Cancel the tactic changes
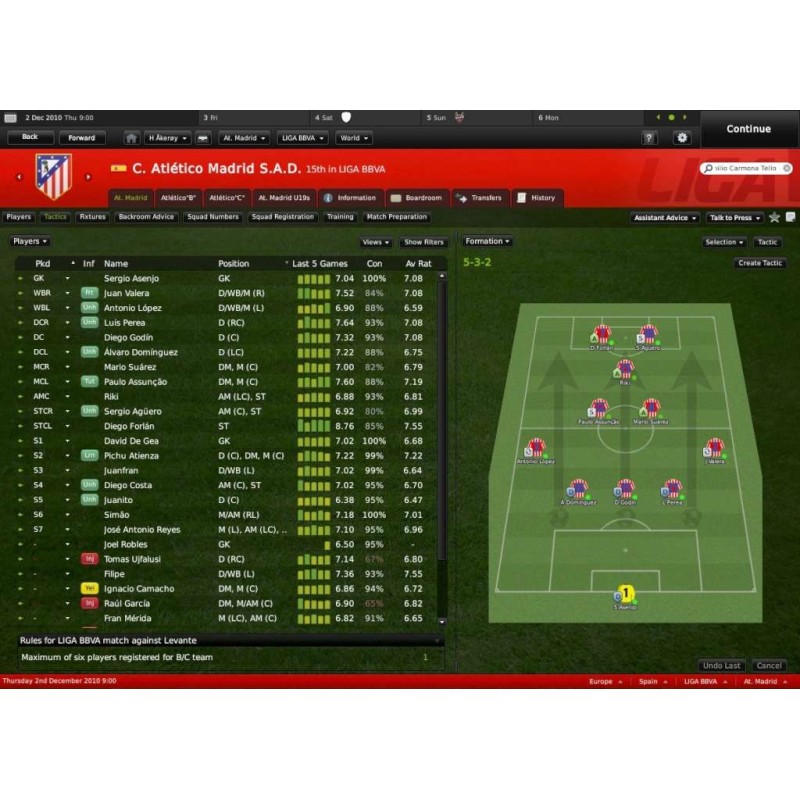This screenshot has height=800, width=800. pos(769,666)
